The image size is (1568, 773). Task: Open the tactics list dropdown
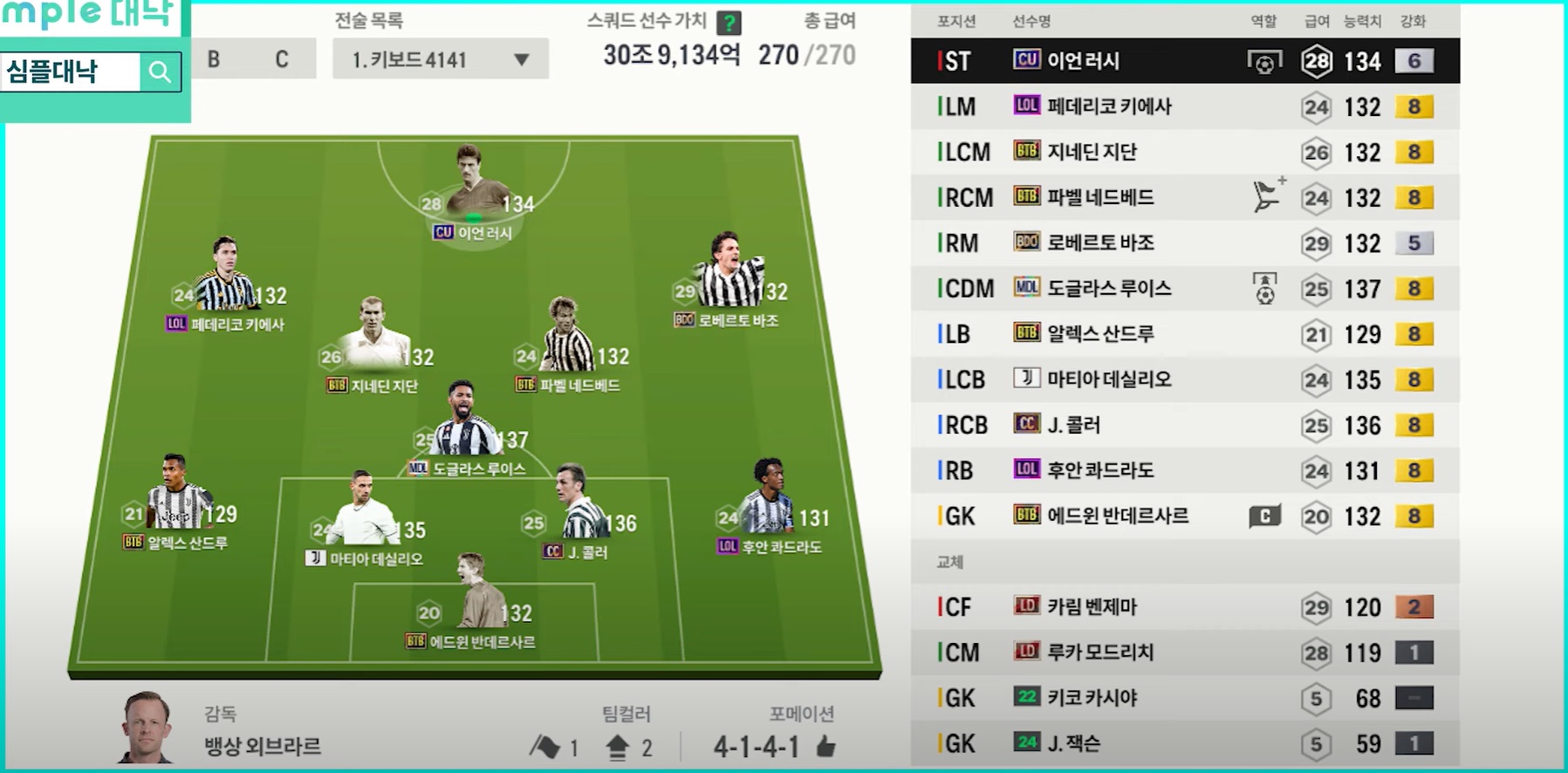click(440, 59)
